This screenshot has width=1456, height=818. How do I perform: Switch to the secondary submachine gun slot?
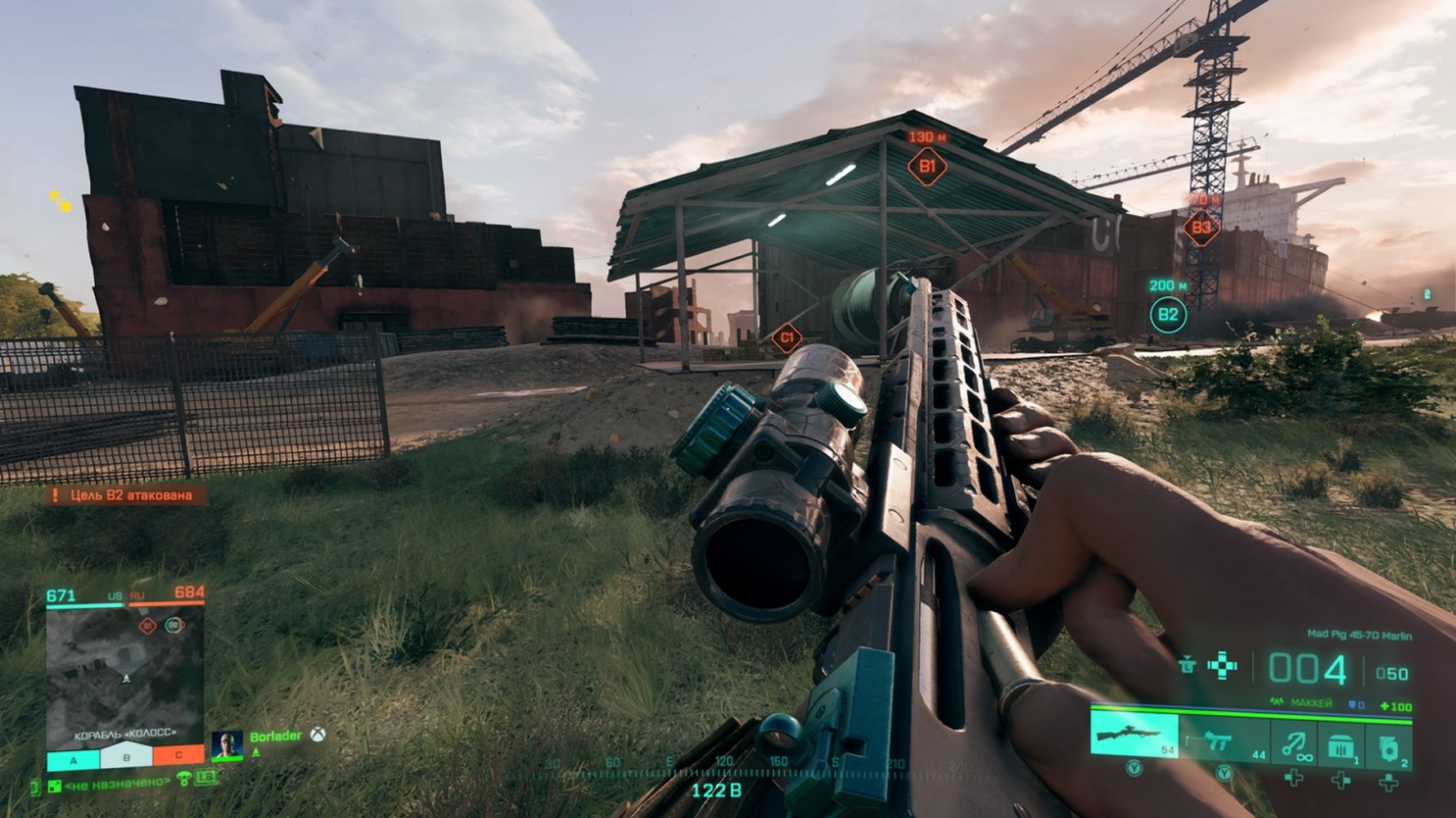tap(1224, 740)
